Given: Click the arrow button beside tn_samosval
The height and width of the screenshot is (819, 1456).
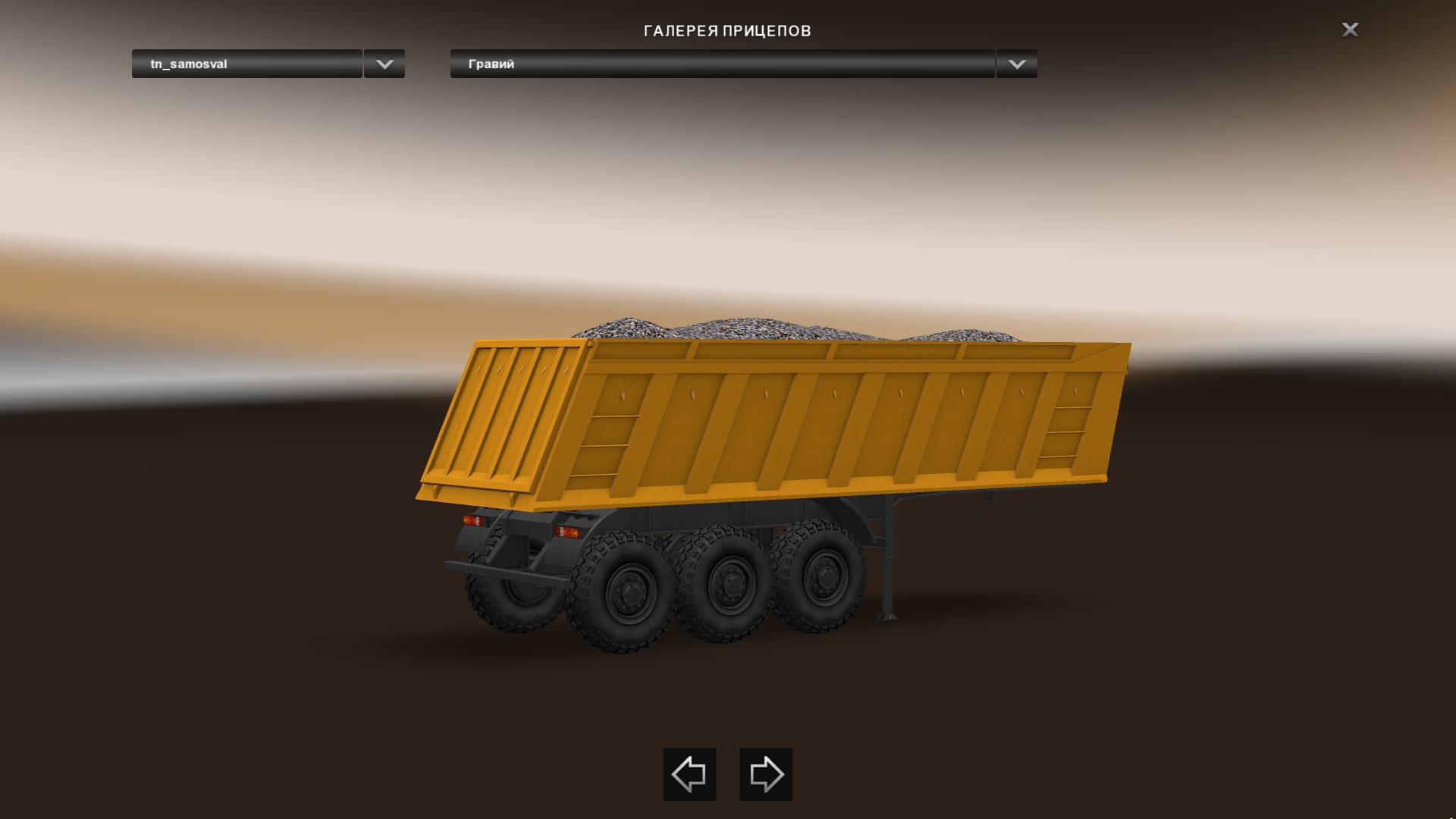Looking at the screenshot, I should 384,64.
